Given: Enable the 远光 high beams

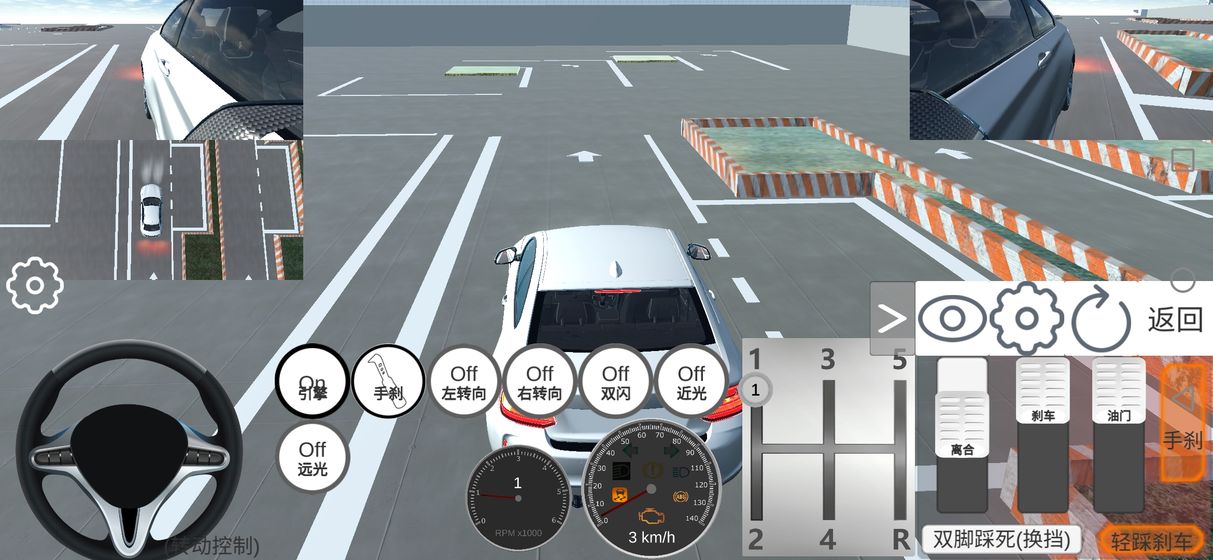Looking at the screenshot, I should click(x=312, y=458).
